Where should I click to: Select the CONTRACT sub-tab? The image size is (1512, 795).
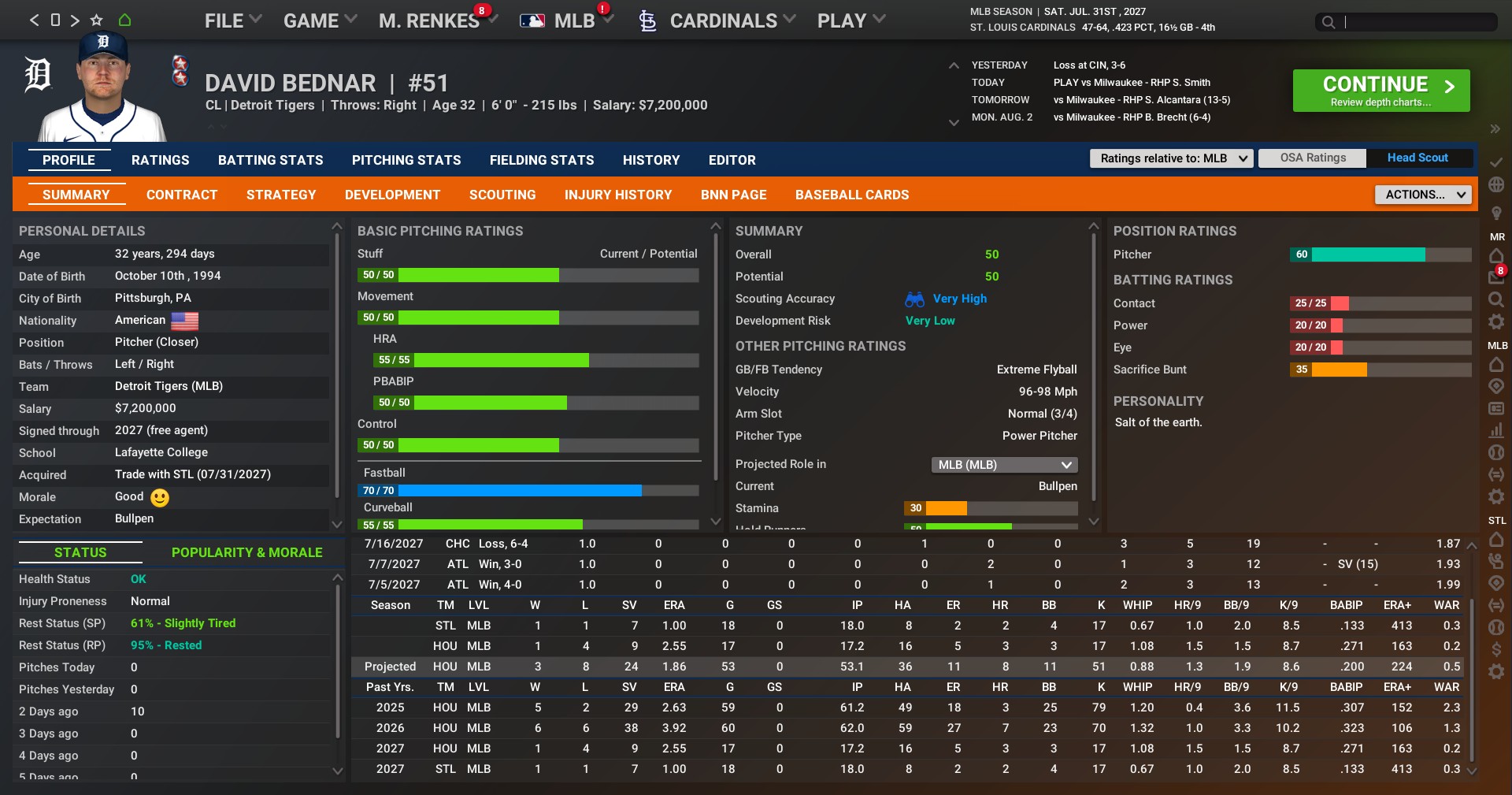click(182, 195)
